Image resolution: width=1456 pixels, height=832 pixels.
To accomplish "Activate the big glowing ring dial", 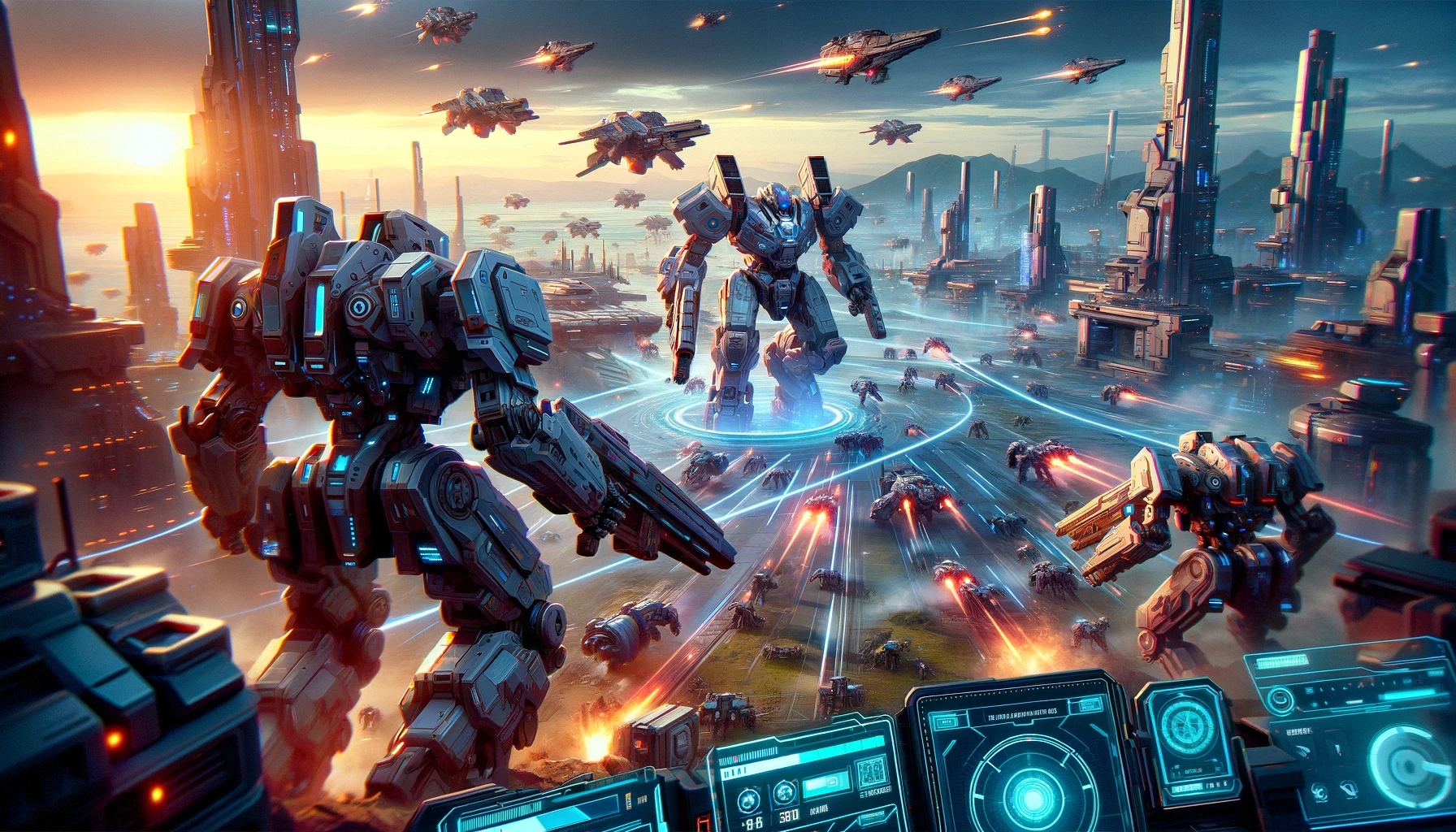I will [x=1410, y=764].
